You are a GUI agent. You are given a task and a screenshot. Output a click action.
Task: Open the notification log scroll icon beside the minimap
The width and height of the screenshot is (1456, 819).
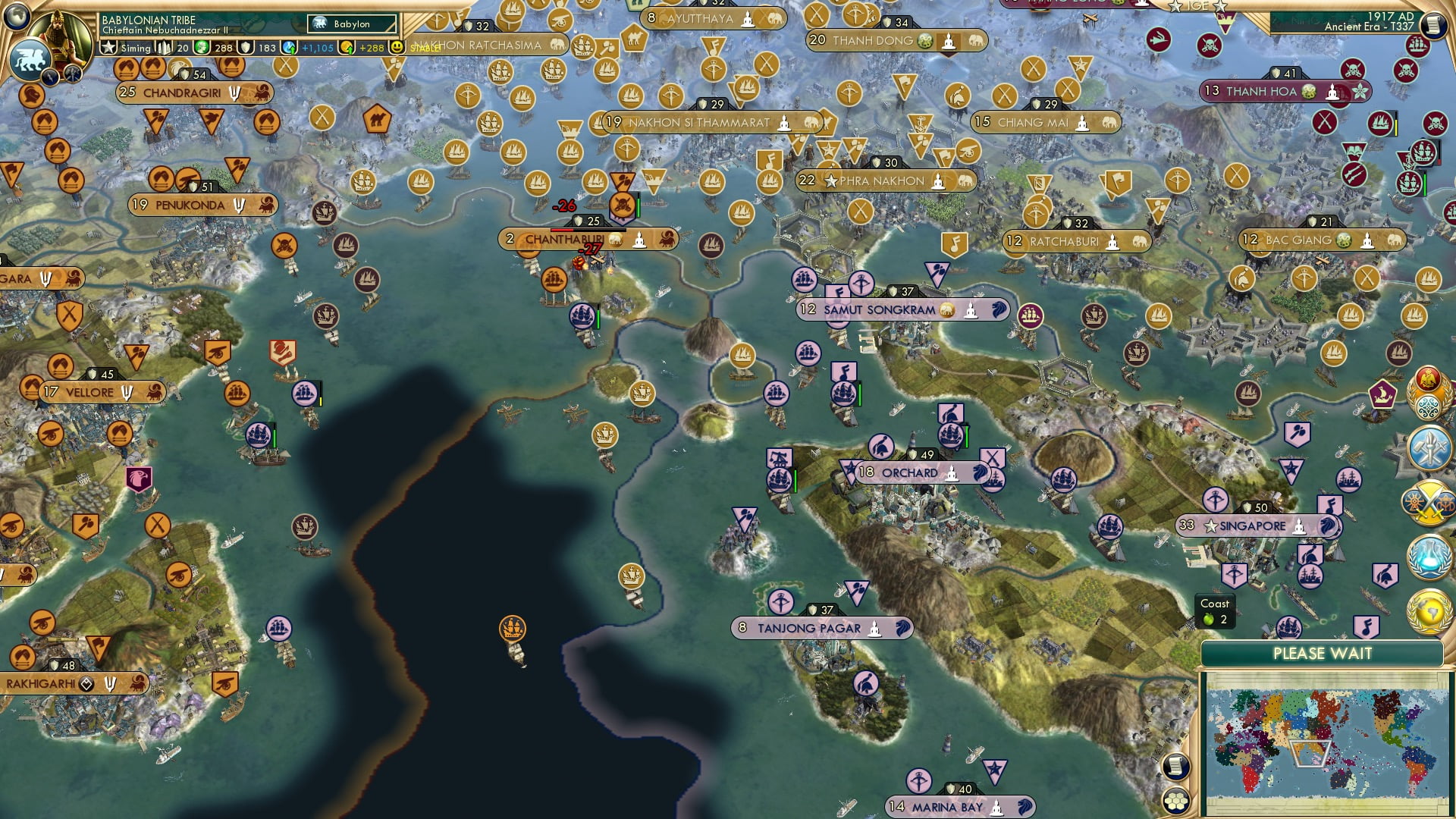click(1175, 764)
